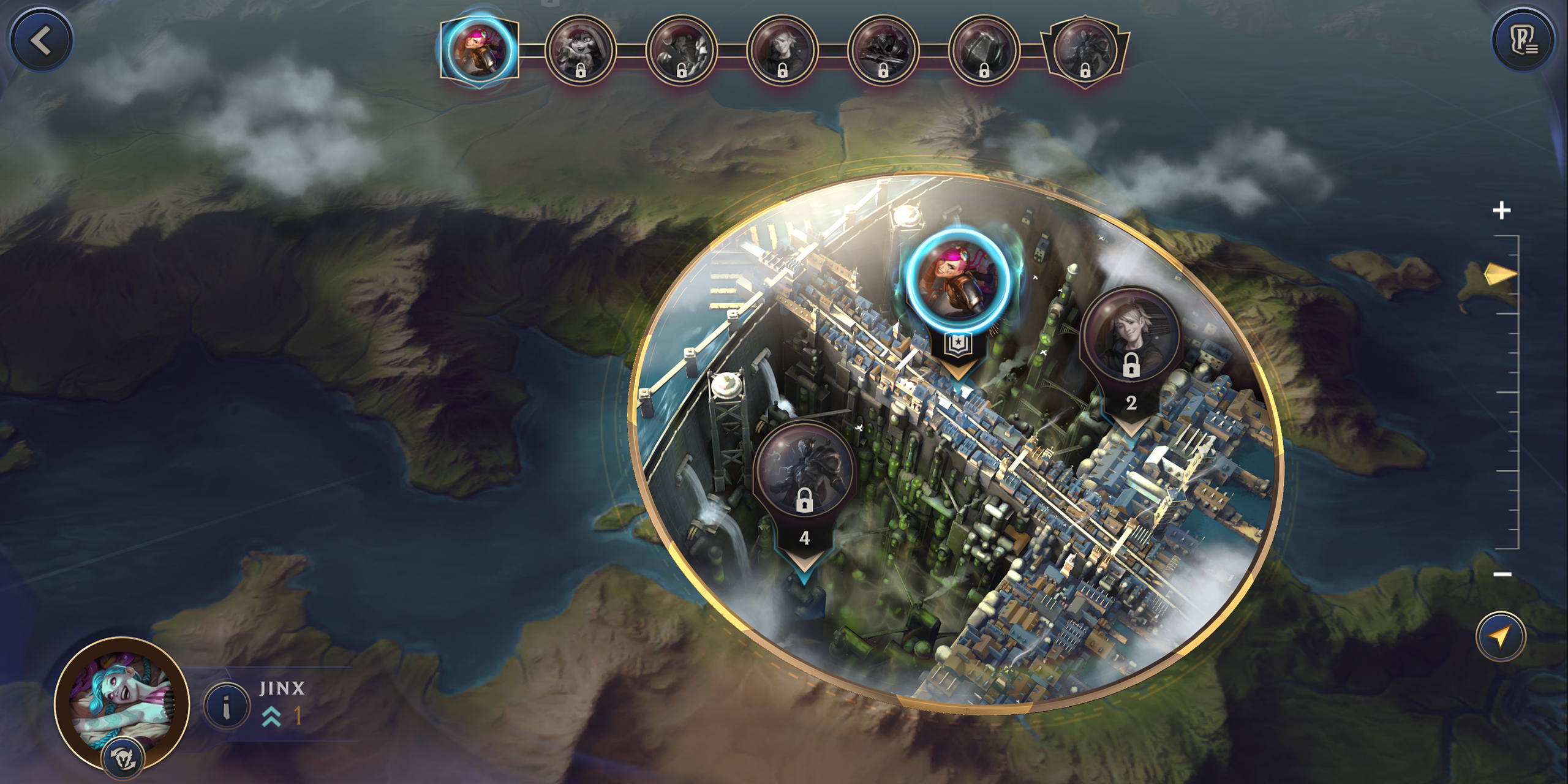Swap champion using icon below Jinx portrait
1568x784 pixels.
[x=123, y=758]
